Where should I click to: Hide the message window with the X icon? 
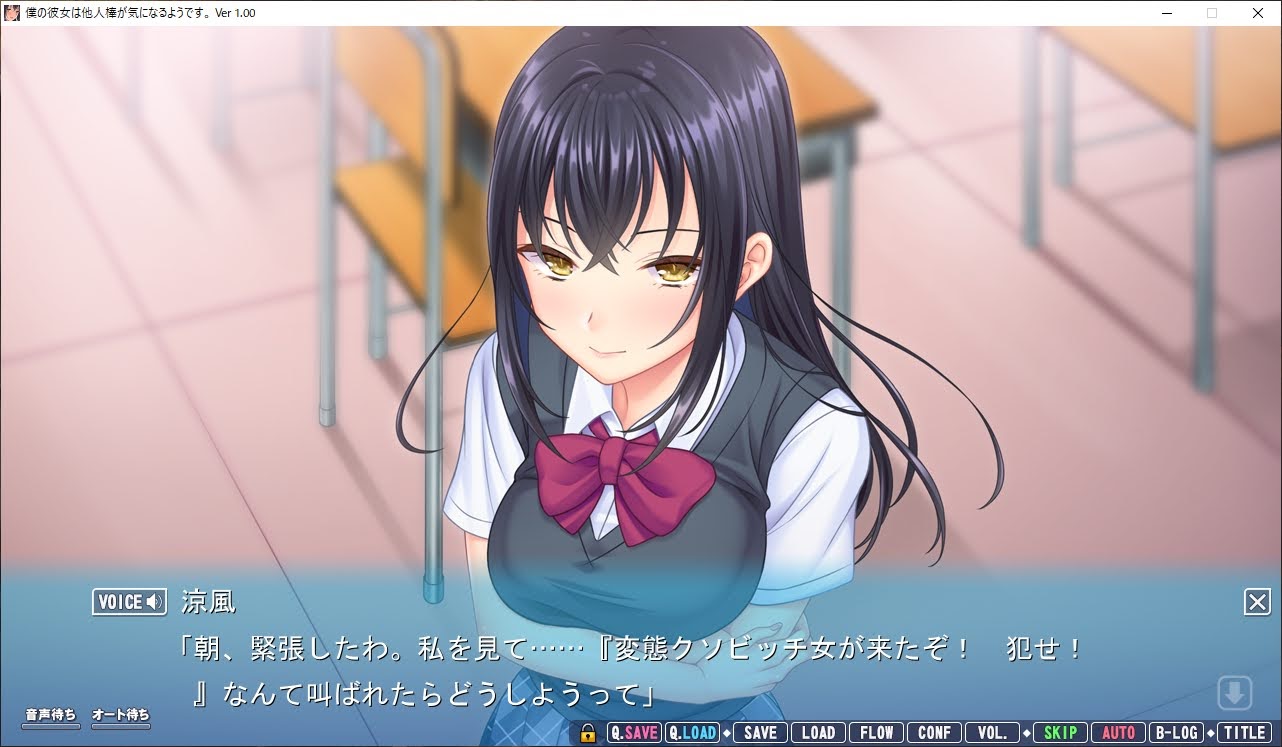(x=1257, y=602)
